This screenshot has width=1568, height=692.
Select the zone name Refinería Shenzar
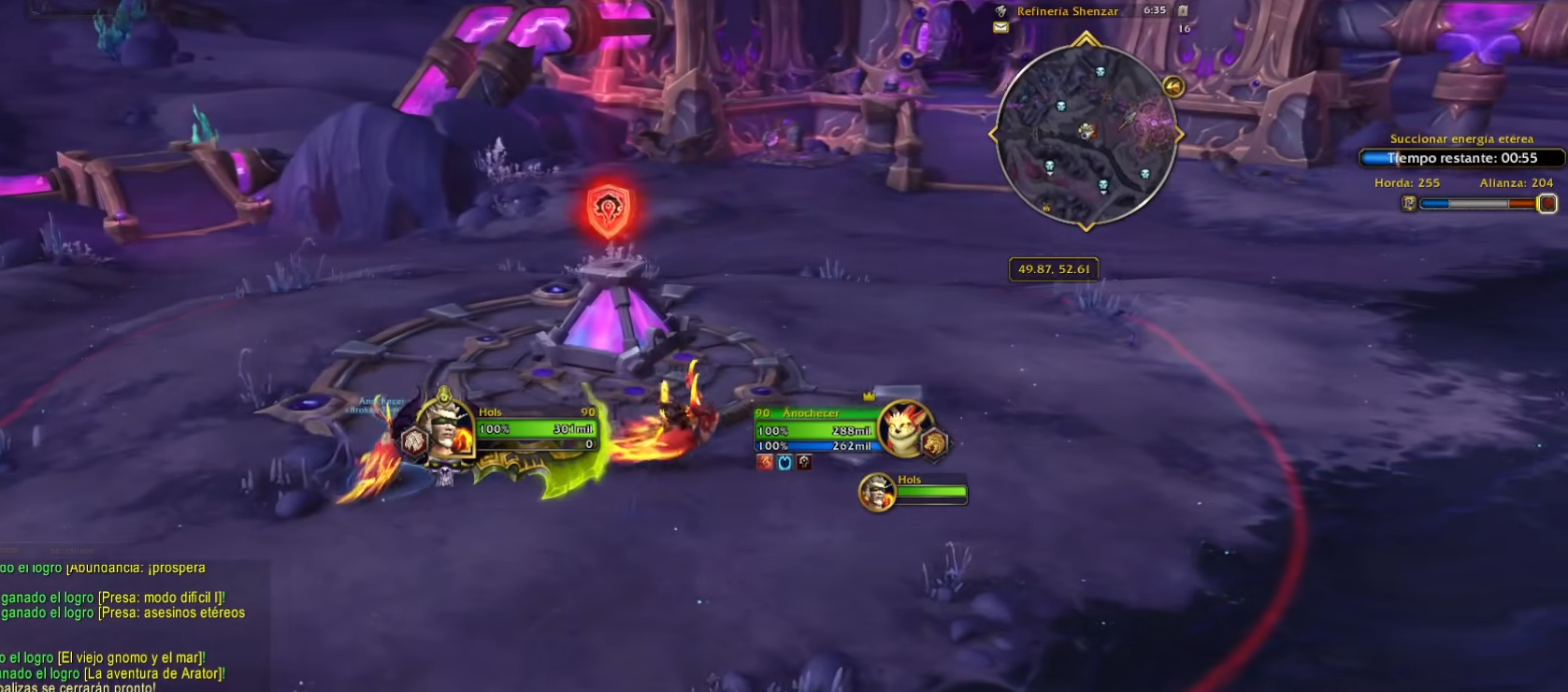(x=1069, y=11)
